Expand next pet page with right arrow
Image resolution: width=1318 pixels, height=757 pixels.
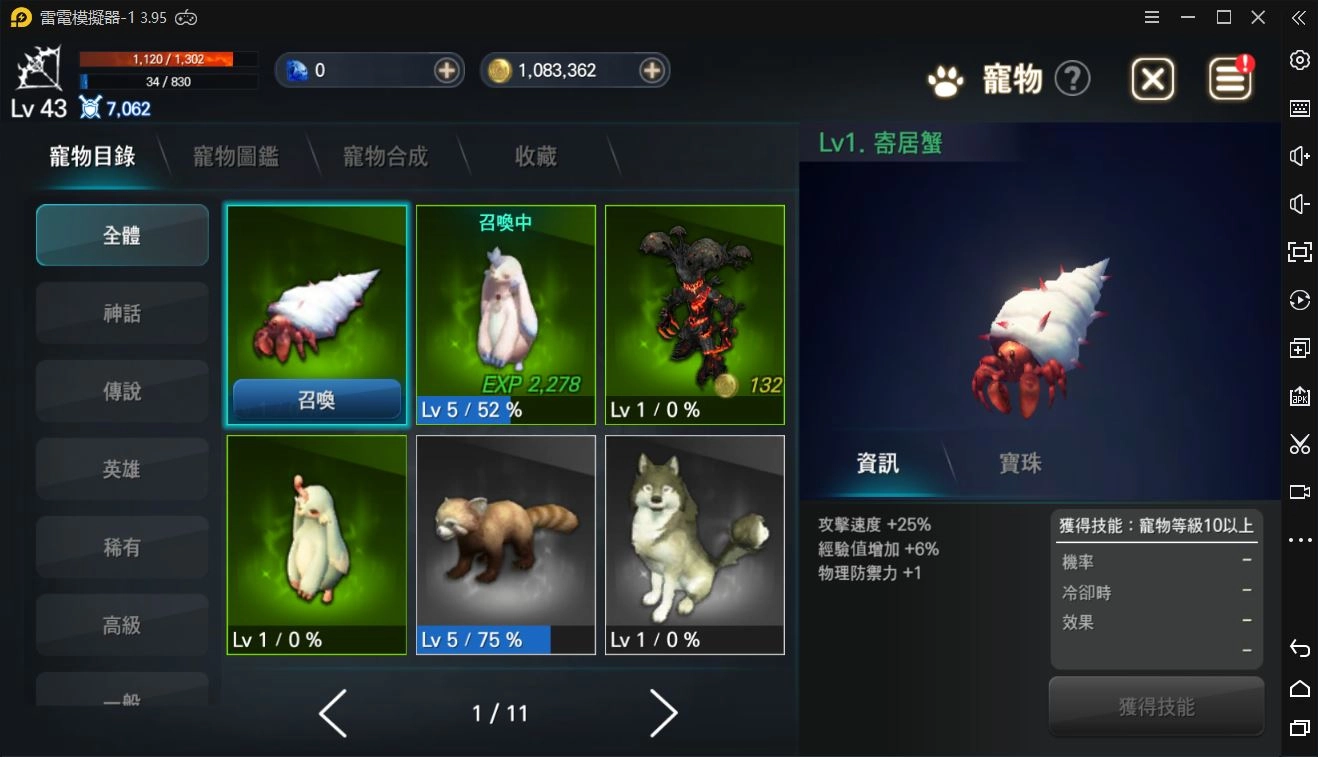click(x=663, y=713)
